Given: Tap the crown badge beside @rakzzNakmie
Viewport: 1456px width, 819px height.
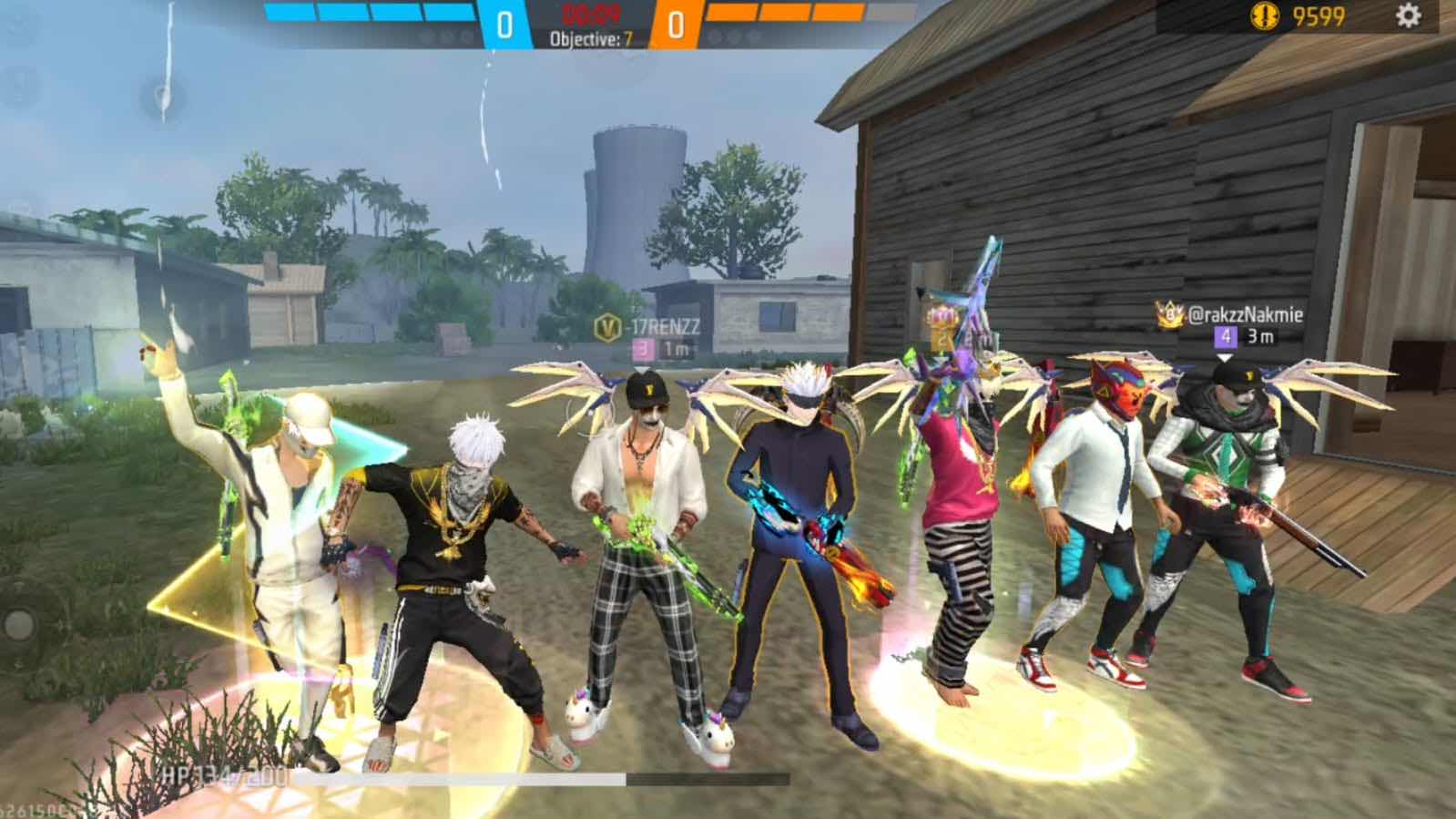Looking at the screenshot, I should tap(1170, 315).
